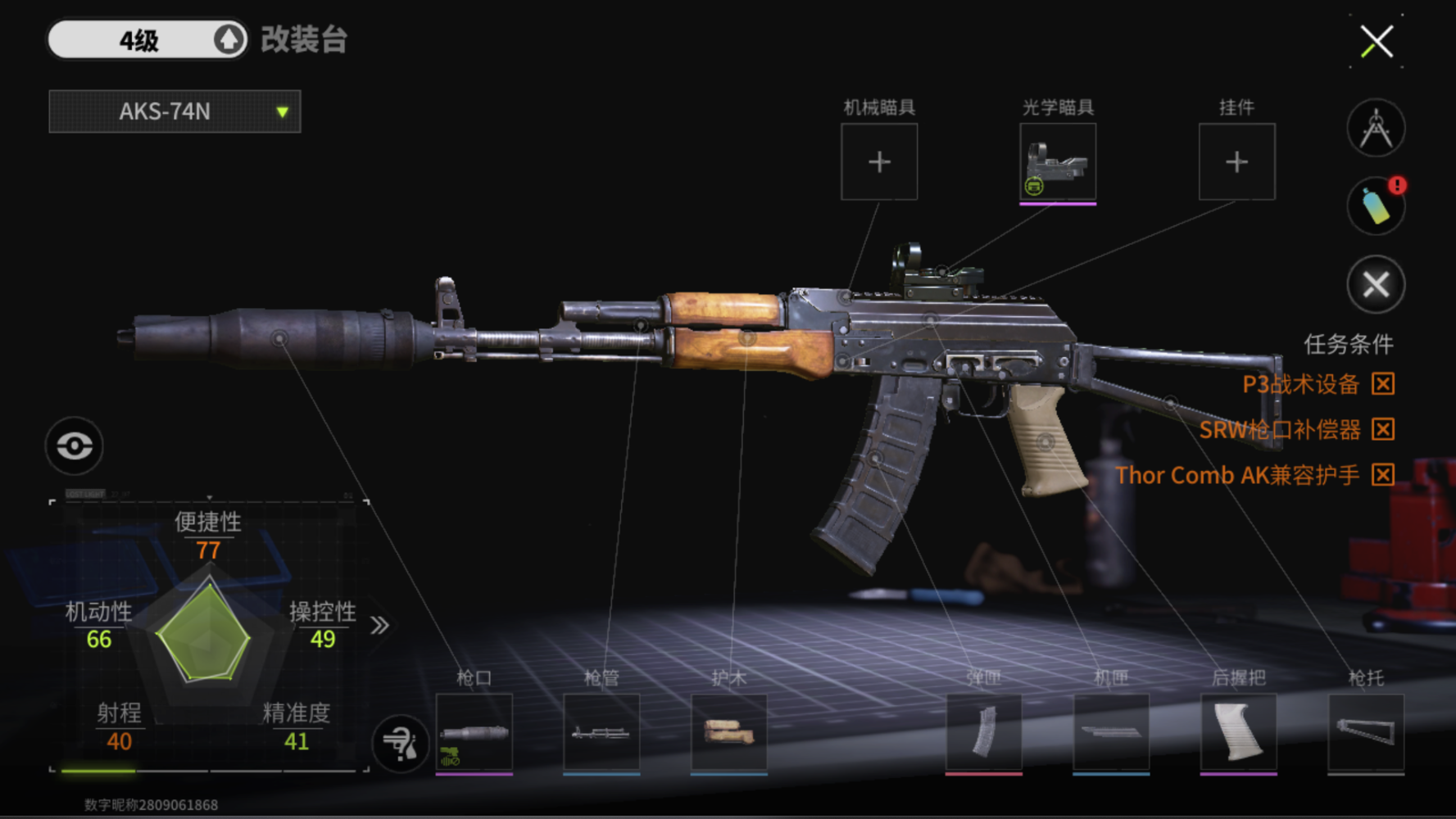Select the receiver cover slot
This screenshot has width=1456, height=819.
click(1111, 732)
